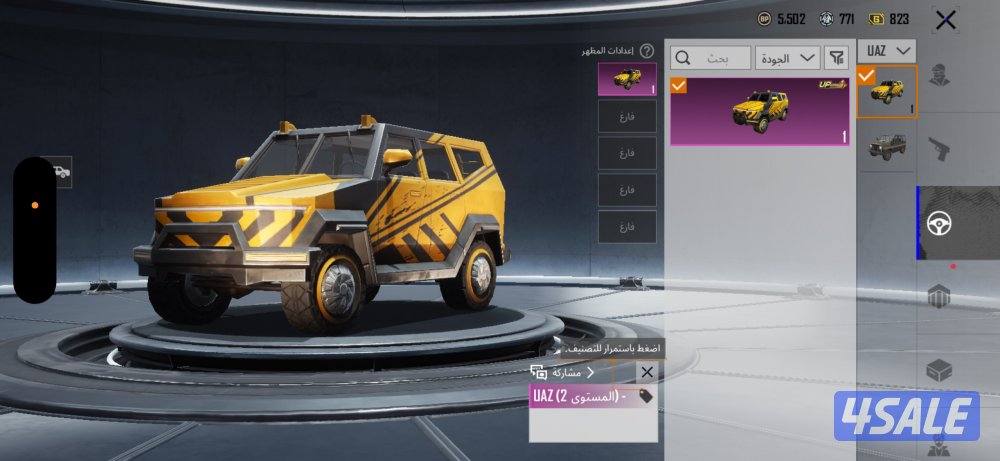1000x461 pixels.
Task: Click the search field in the skin list
Action: pyautogui.click(x=709, y=57)
